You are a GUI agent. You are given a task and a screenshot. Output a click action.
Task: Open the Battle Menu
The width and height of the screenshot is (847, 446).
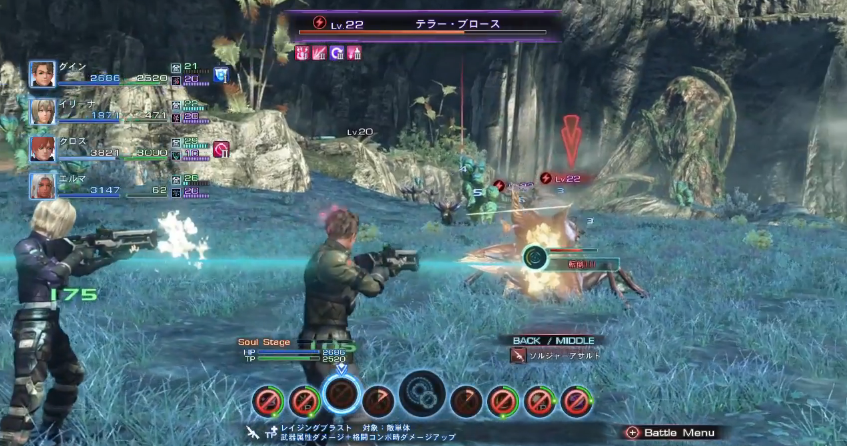[x=671, y=432]
